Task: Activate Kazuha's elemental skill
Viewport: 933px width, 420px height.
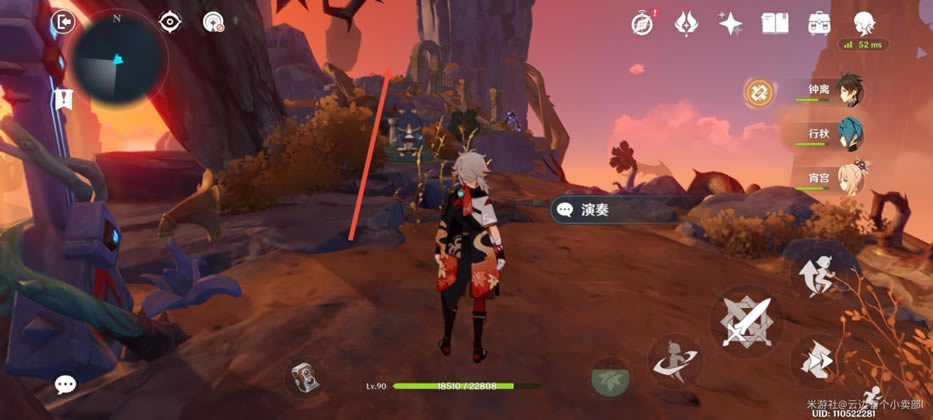Action: (675, 361)
